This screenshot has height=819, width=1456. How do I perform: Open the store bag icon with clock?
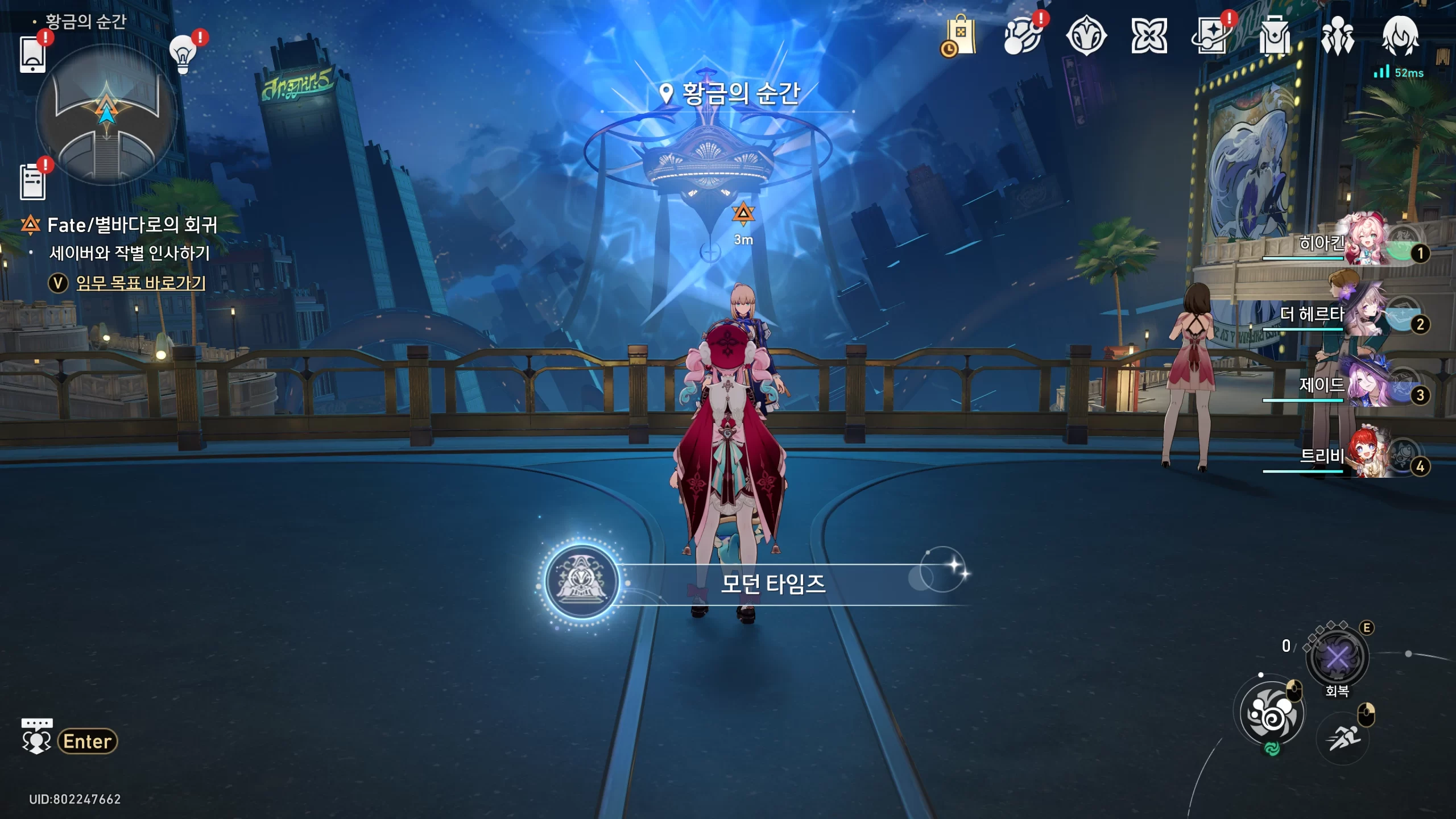click(961, 36)
